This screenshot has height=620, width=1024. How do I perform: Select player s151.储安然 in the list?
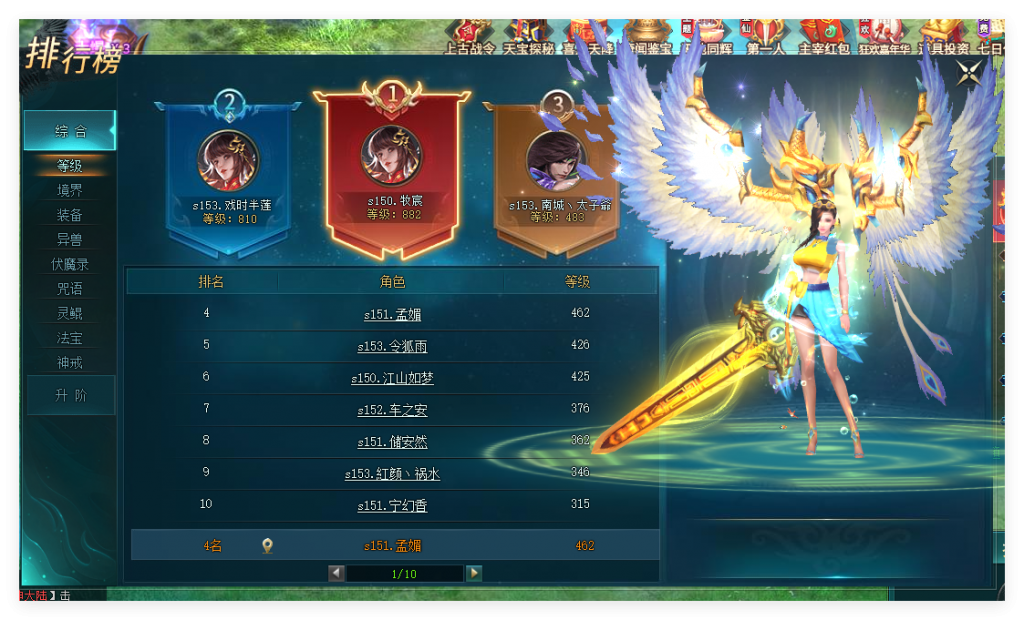click(392, 442)
